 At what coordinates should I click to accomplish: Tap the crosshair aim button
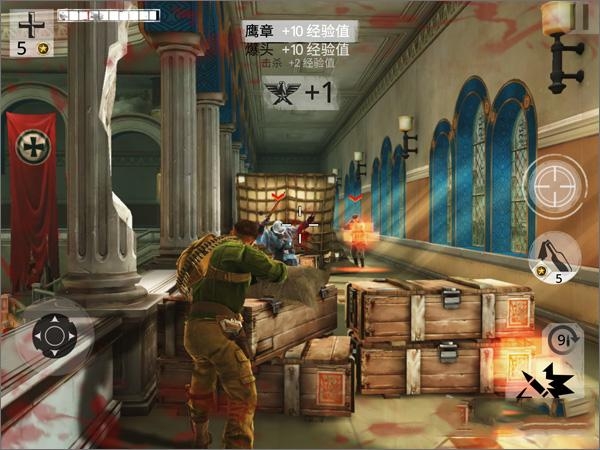point(554,187)
